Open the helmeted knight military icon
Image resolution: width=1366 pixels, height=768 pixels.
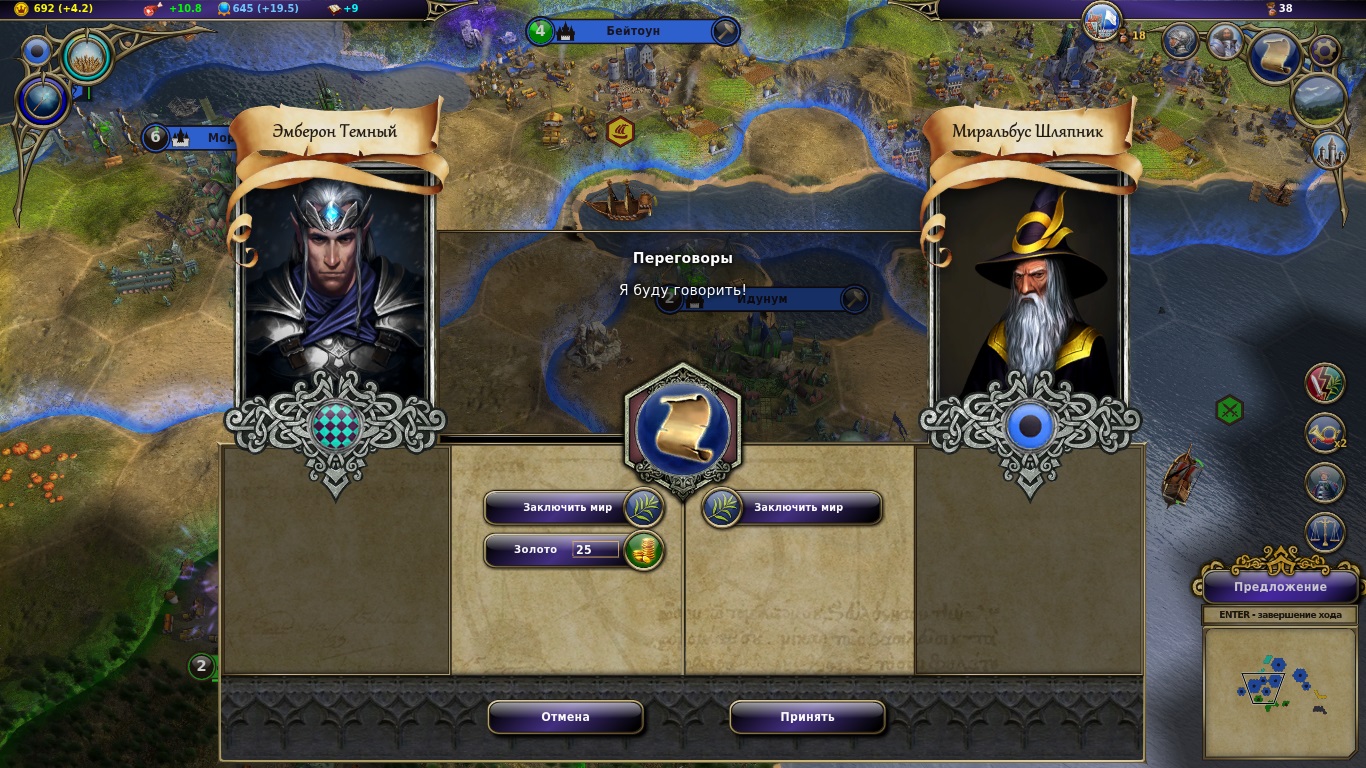[1181, 41]
